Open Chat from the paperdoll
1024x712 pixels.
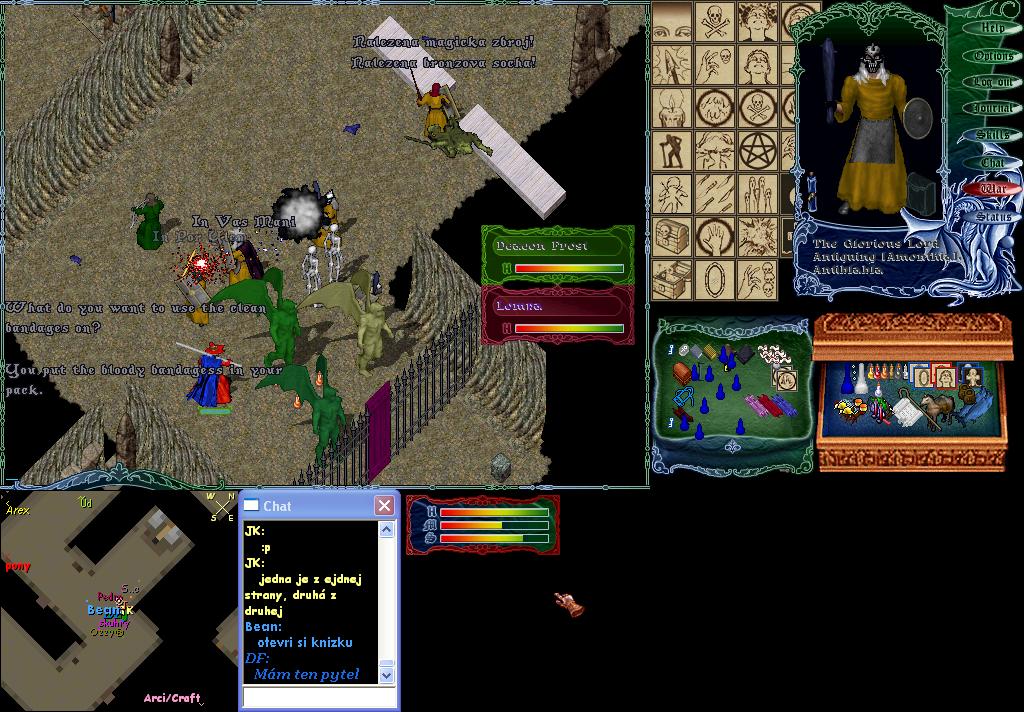992,162
